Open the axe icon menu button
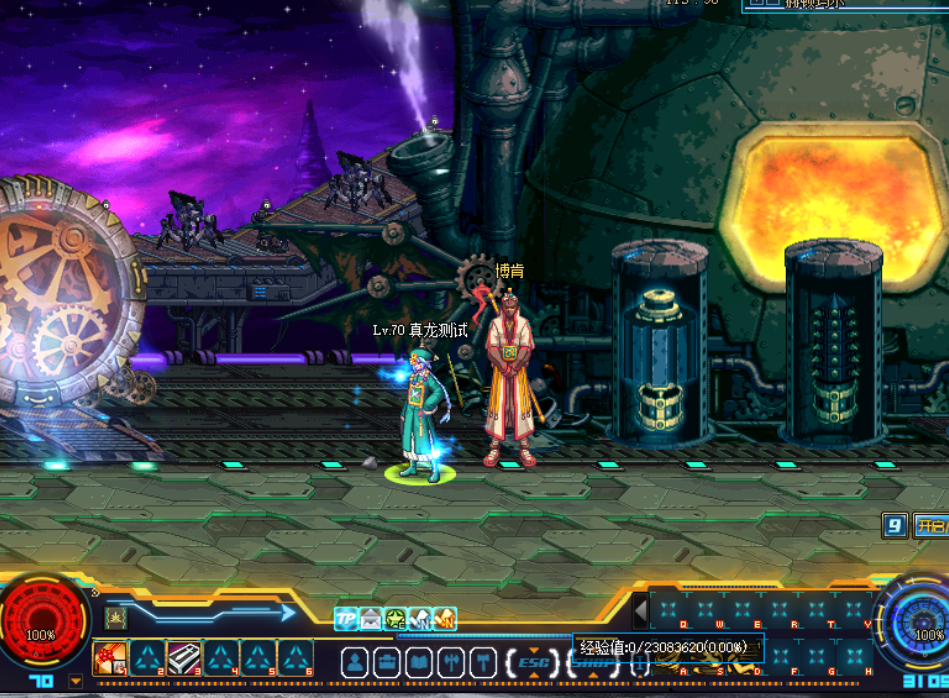This screenshot has height=698, width=949. pos(451,662)
